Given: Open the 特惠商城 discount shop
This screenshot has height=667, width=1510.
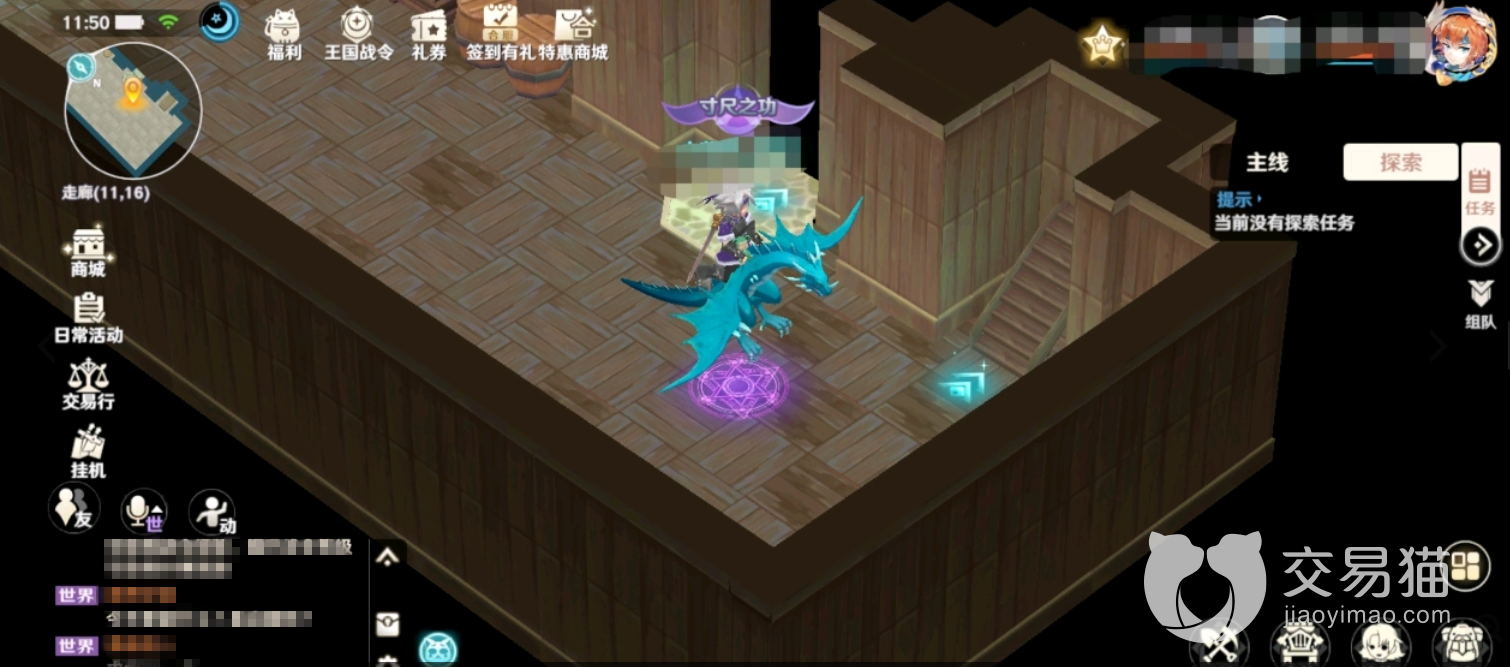Looking at the screenshot, I should 573,32.
